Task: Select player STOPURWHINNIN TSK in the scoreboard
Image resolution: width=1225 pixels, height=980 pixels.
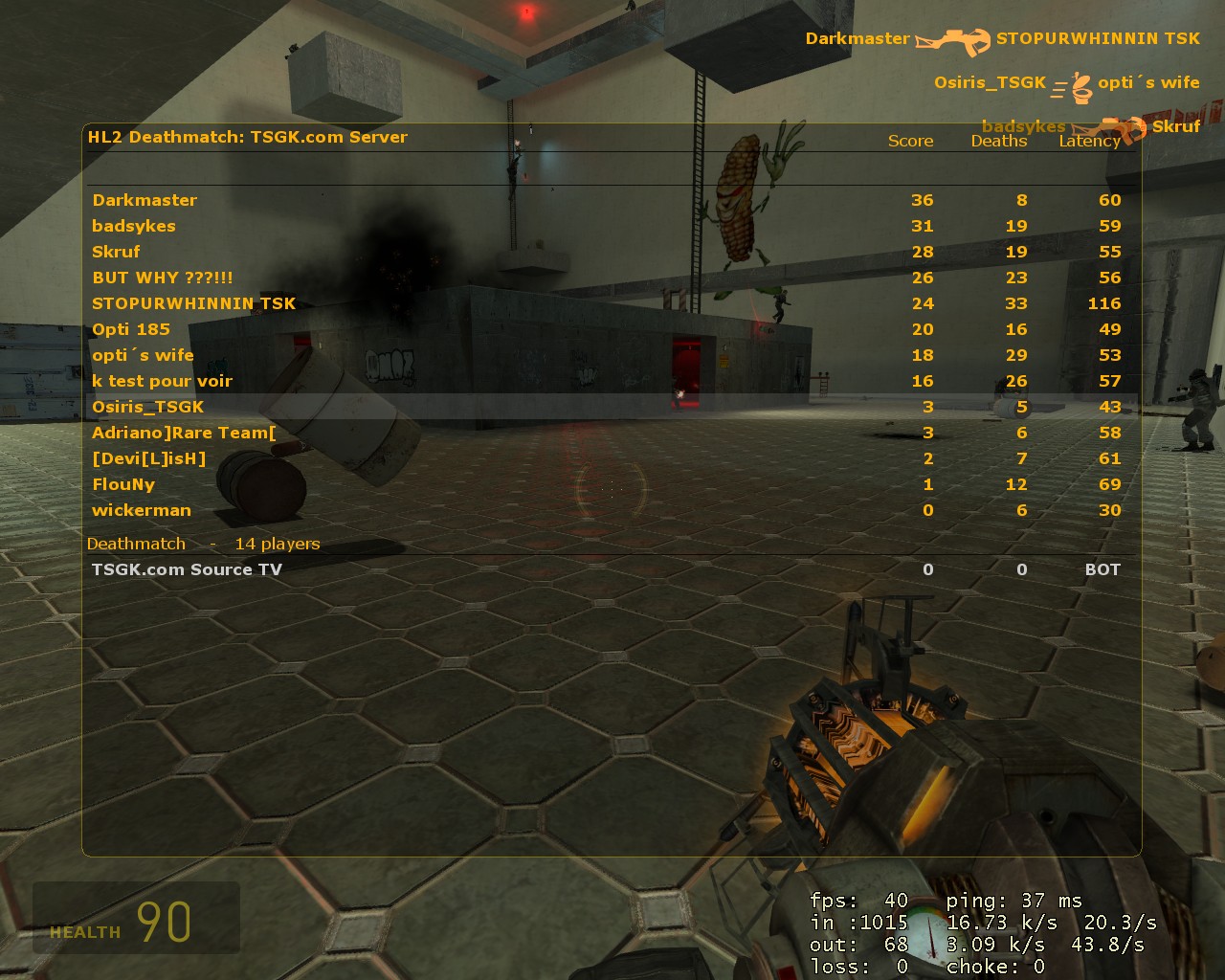Action: tap(192, 303)
